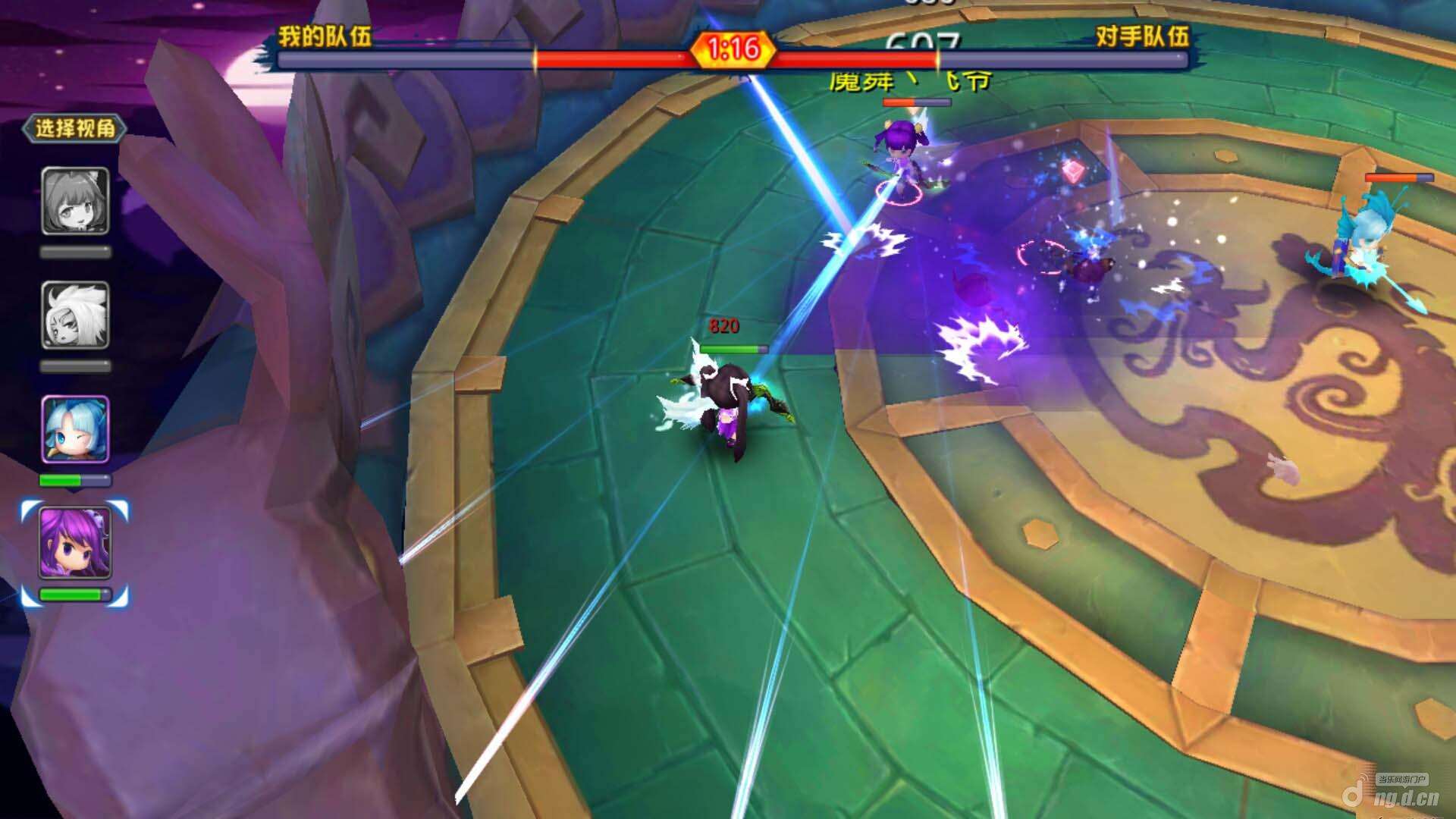Screen dimensions: 1456x819
Task: Switch view to the blue-haired hero portrait
Action: coord(75,429)
